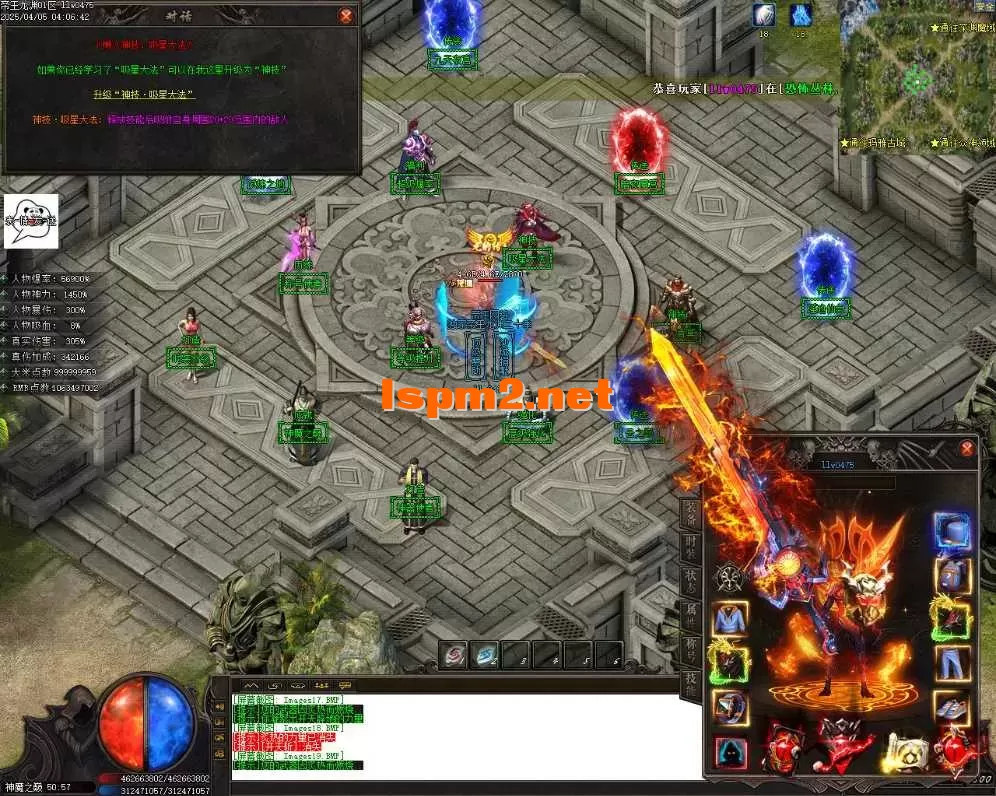Viewport: 996px width, 796px height.
Task: Open the 称号 title tab
Action: [x=691, y=647]
